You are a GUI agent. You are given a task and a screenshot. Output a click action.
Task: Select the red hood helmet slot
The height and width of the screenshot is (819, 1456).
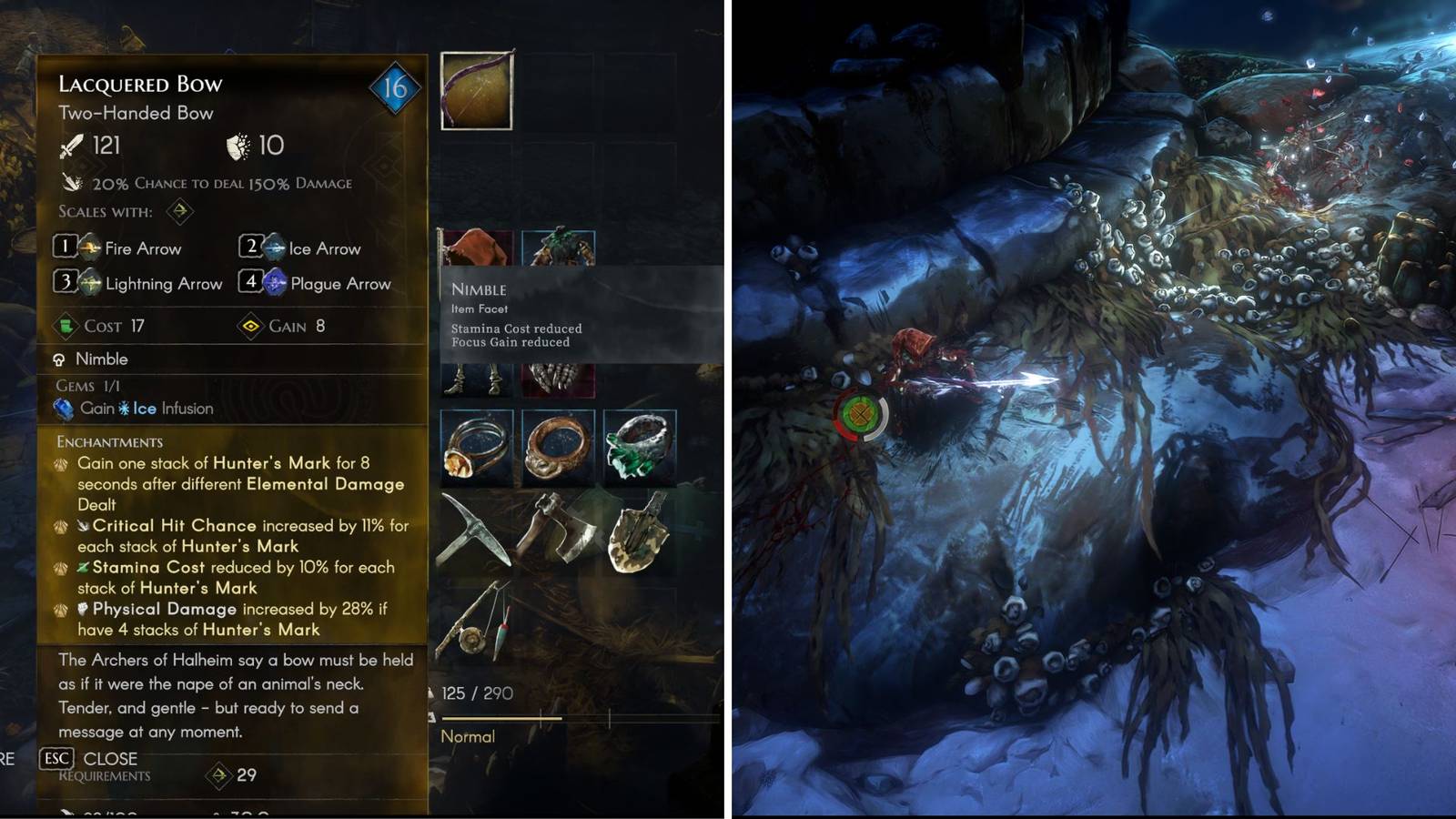(477, 248)
